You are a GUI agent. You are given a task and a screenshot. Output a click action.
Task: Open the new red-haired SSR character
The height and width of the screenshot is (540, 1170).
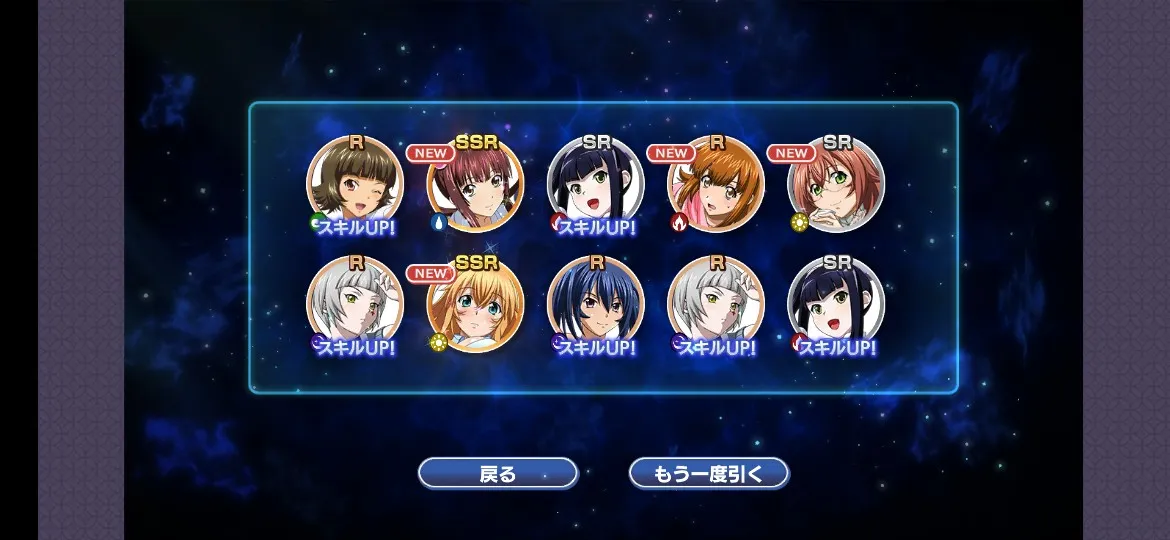click(x=475, y=185)
